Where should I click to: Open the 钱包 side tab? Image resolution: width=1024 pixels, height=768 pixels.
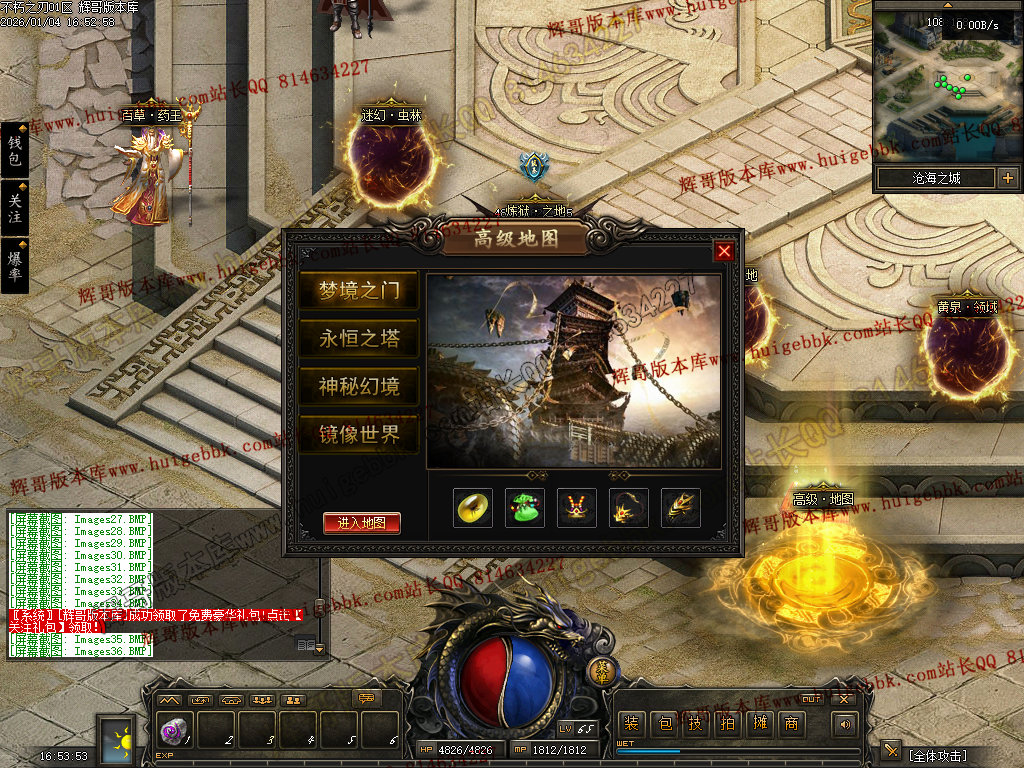14,151
